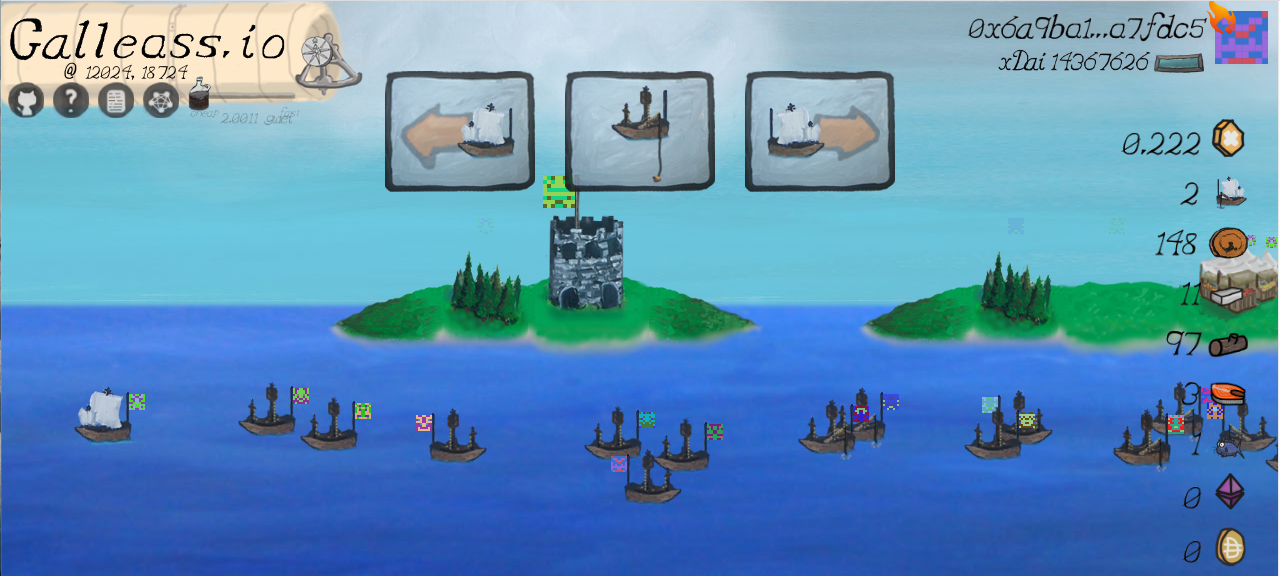Click the network graph icon
Viewport: 1280px width, 576px height.
pos(161,101)
